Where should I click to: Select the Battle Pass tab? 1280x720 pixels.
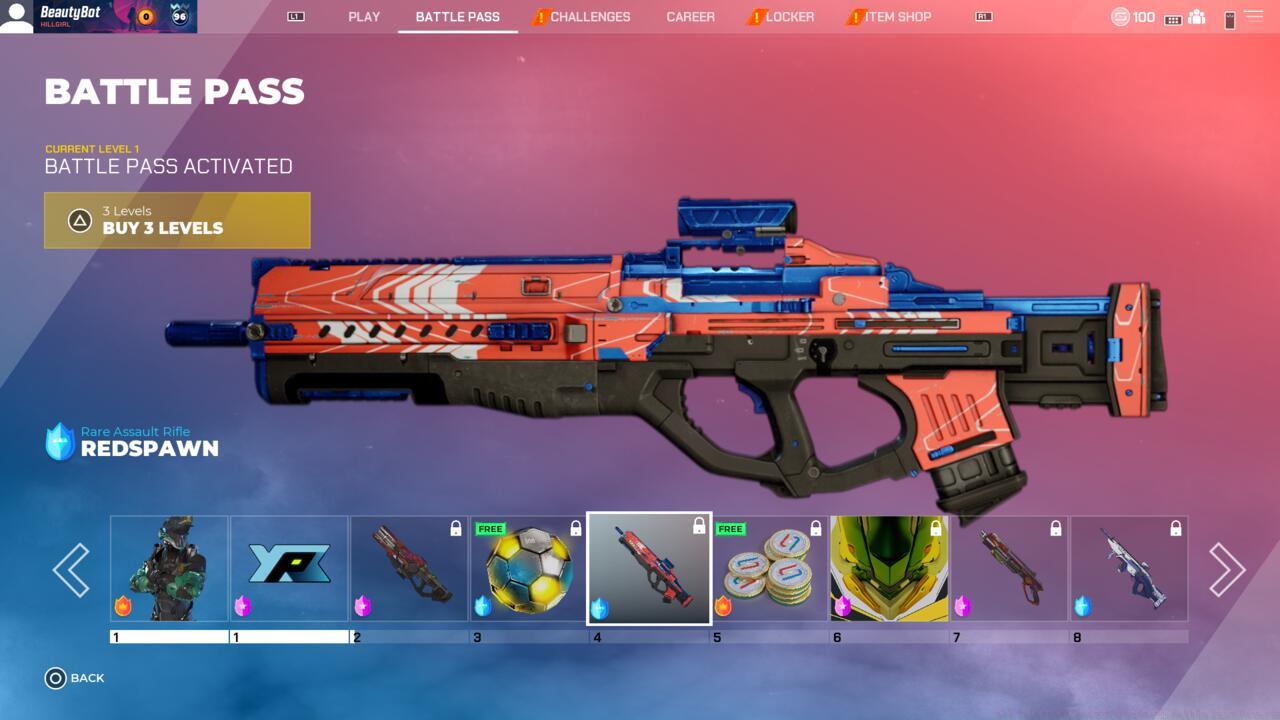pos(457,17)
